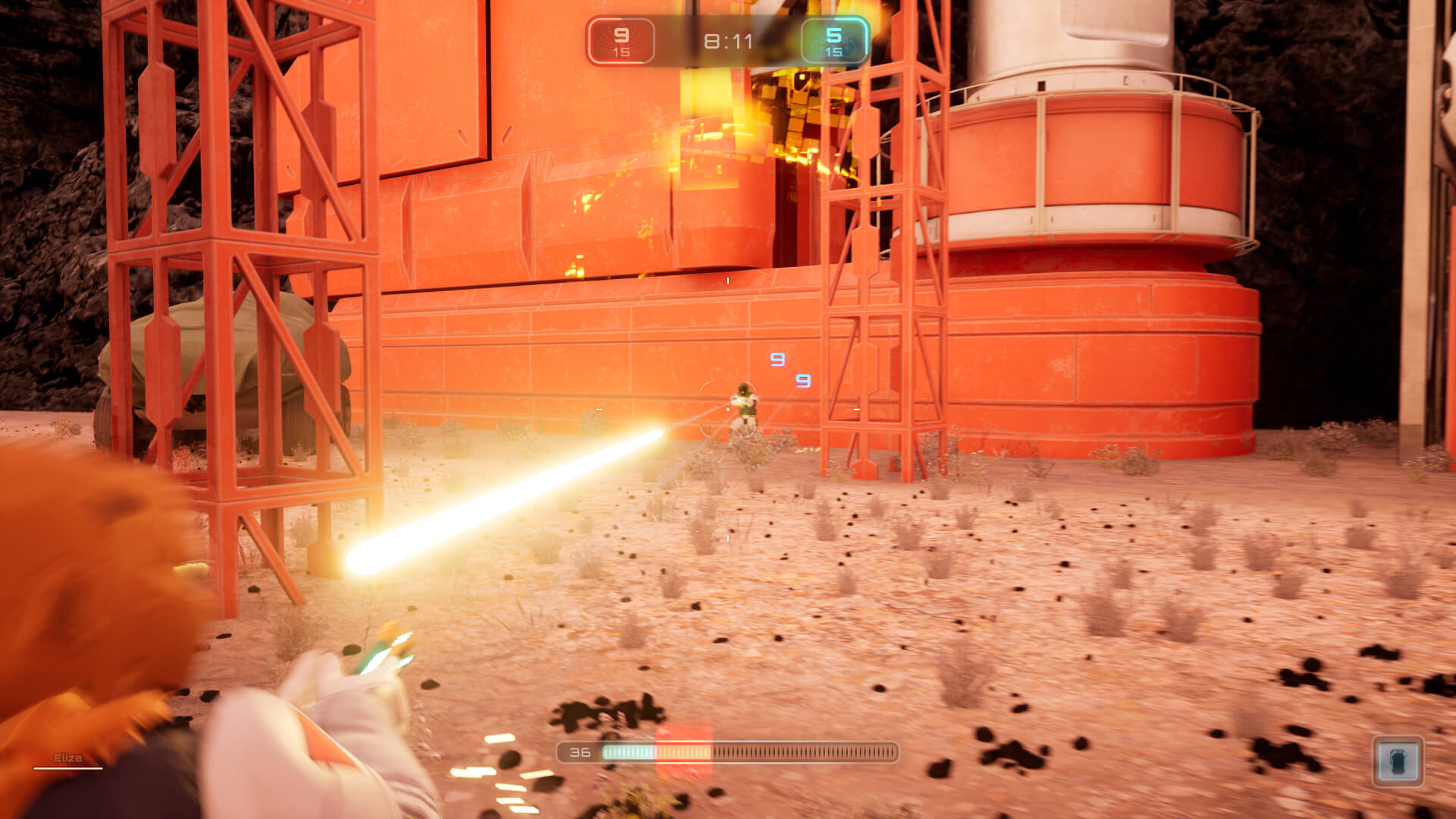Select the red team score badge
1456x819 pixels.
(x=622, y=42)
